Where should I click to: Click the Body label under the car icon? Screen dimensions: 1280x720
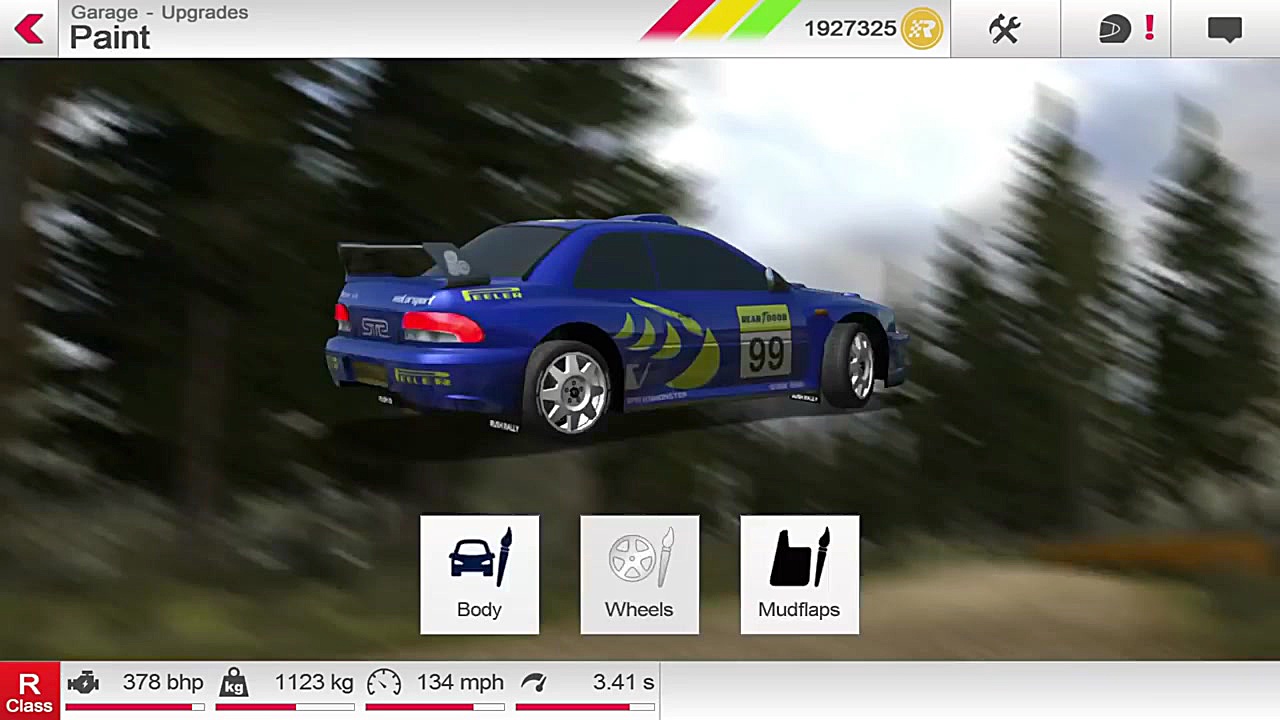click(479, 609)
